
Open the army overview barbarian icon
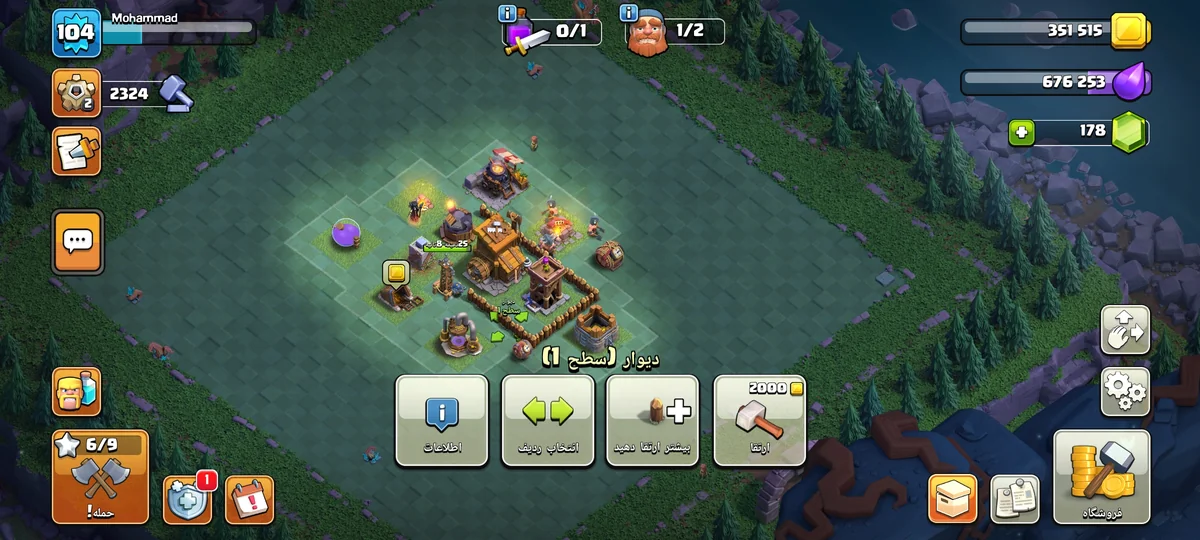77,391
